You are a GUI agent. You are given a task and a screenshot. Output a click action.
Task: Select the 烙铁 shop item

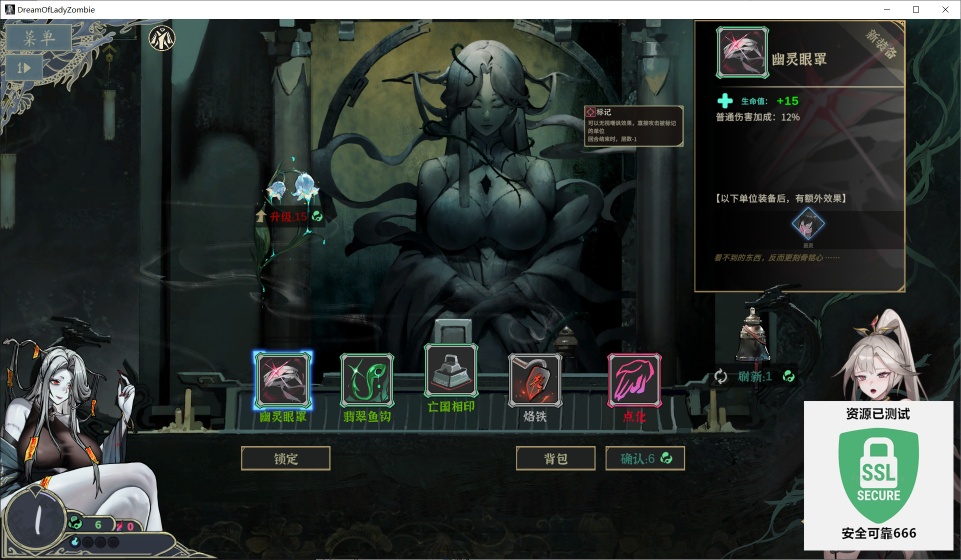(x=535, y=380)
